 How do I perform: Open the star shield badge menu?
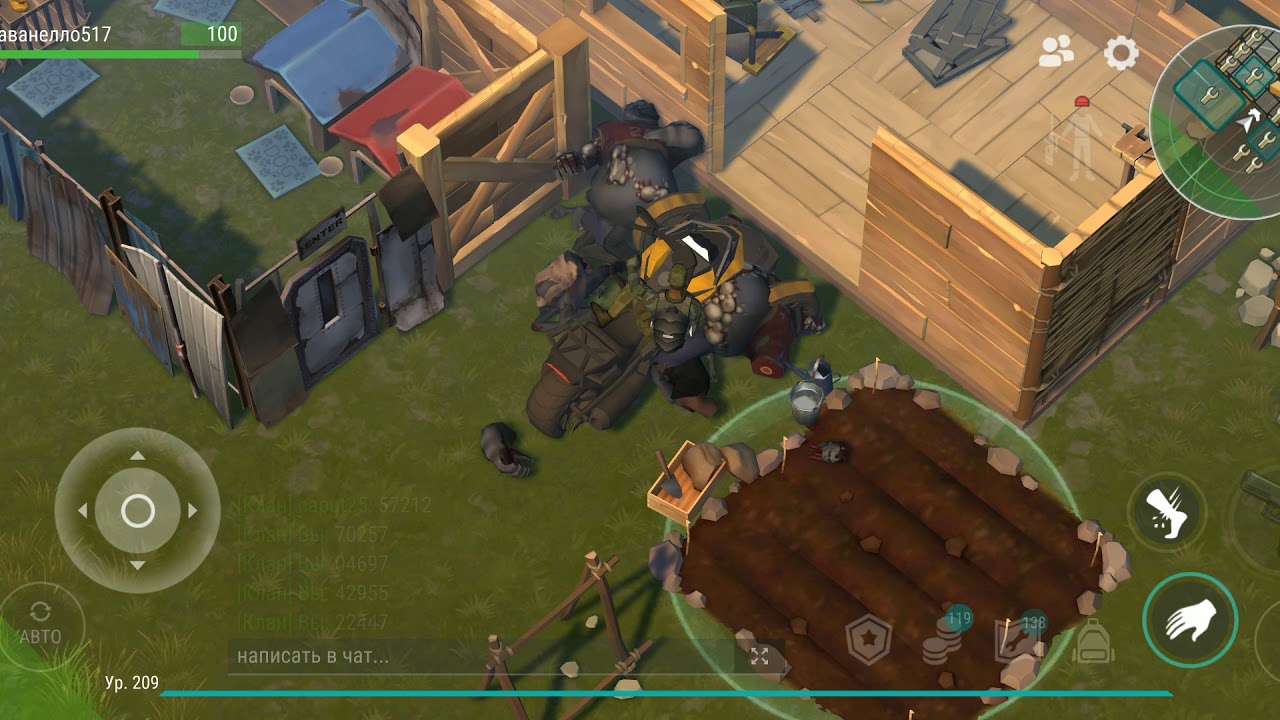[x=868, y=641]
